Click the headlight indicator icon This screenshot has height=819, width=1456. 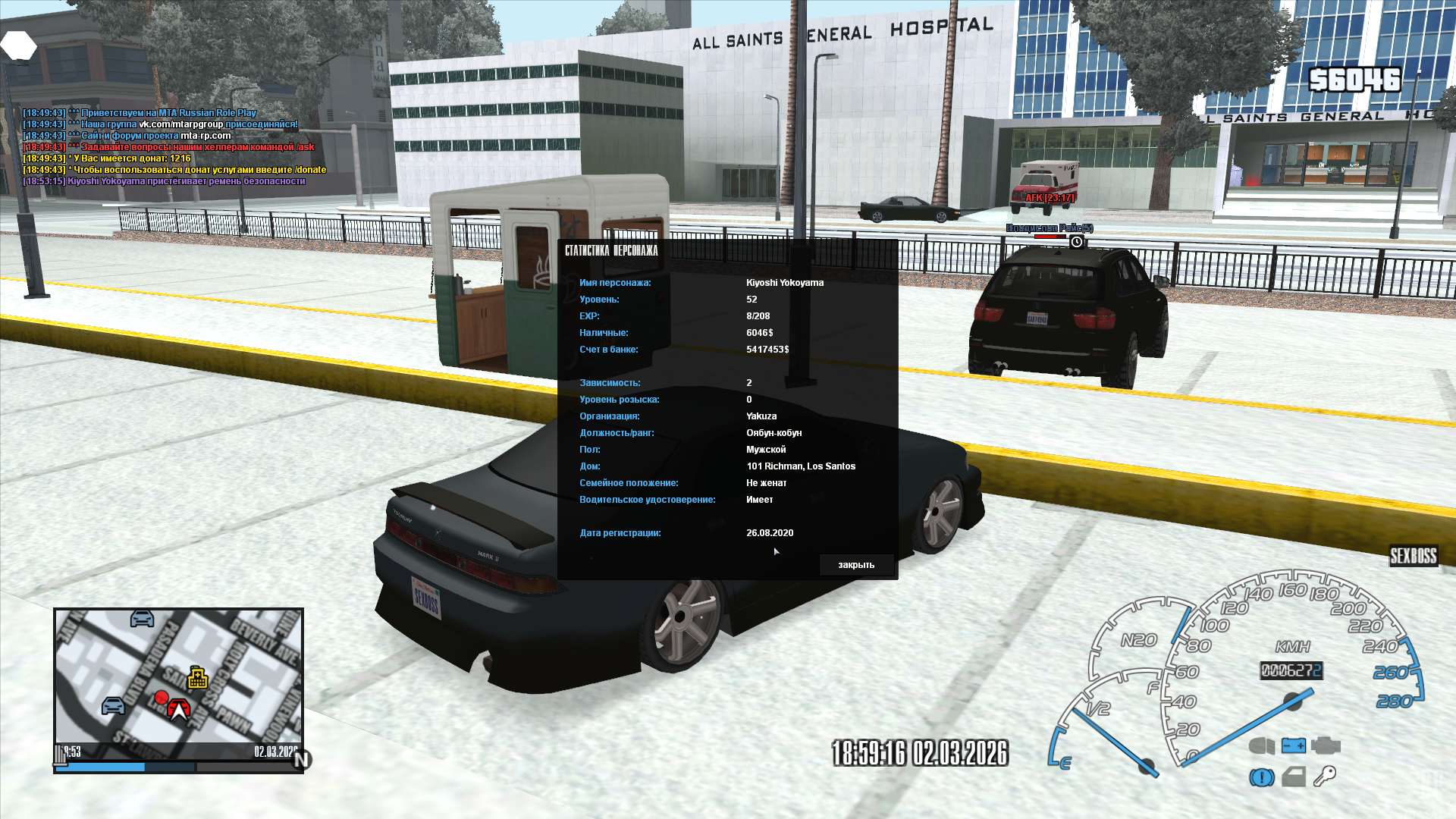point(1262,745)
